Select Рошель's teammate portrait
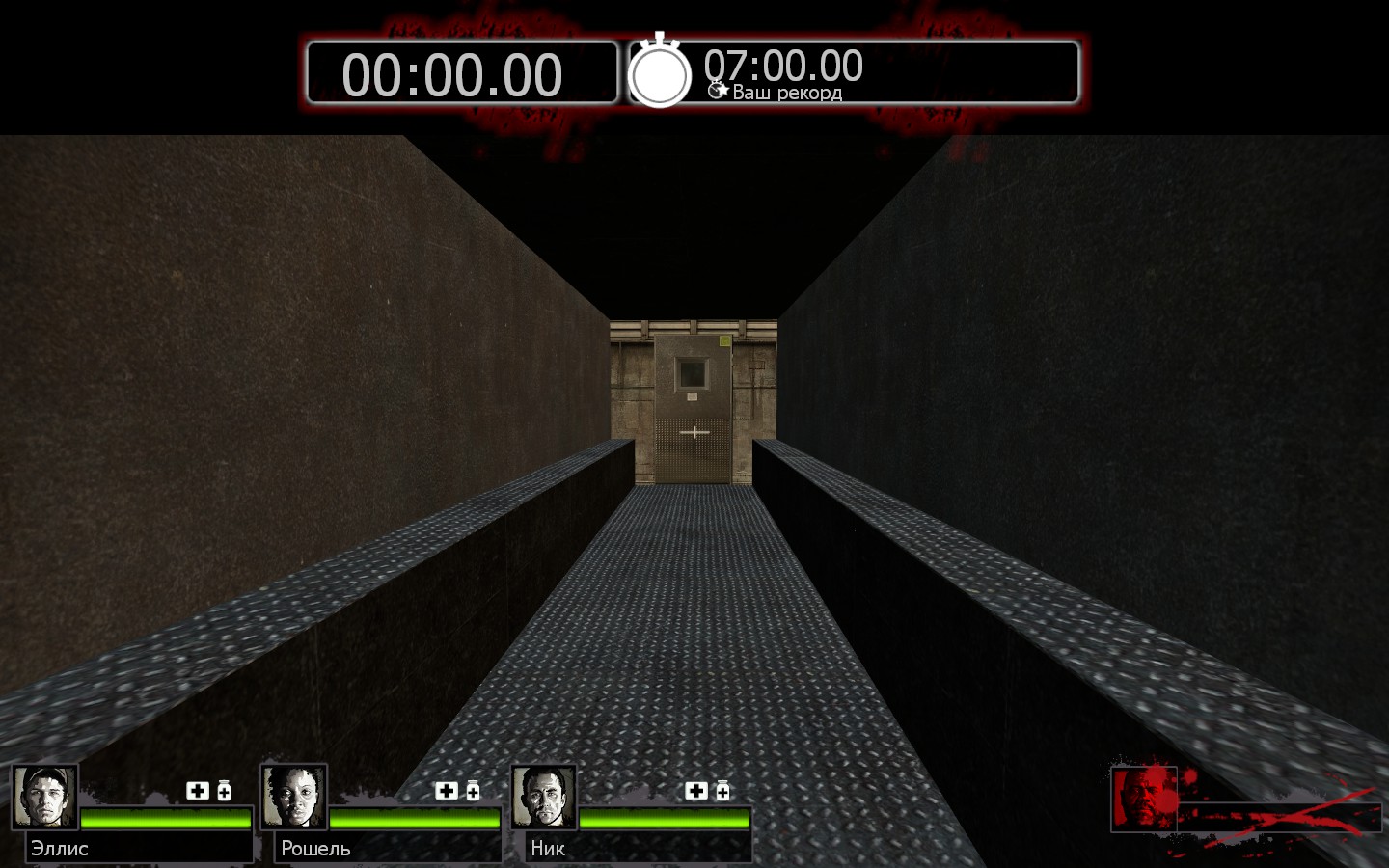 294,797
